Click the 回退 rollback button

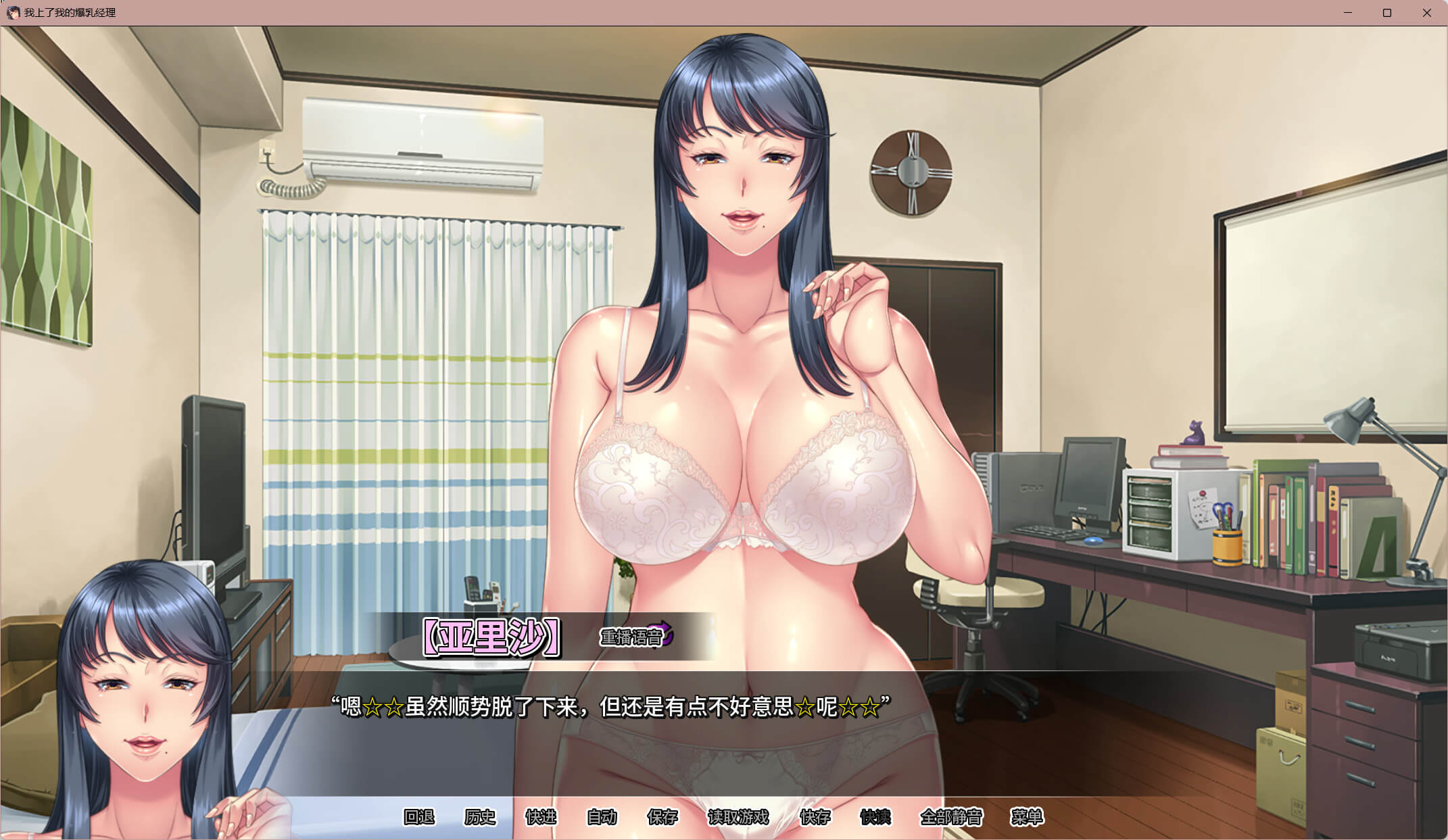point(419,817)
